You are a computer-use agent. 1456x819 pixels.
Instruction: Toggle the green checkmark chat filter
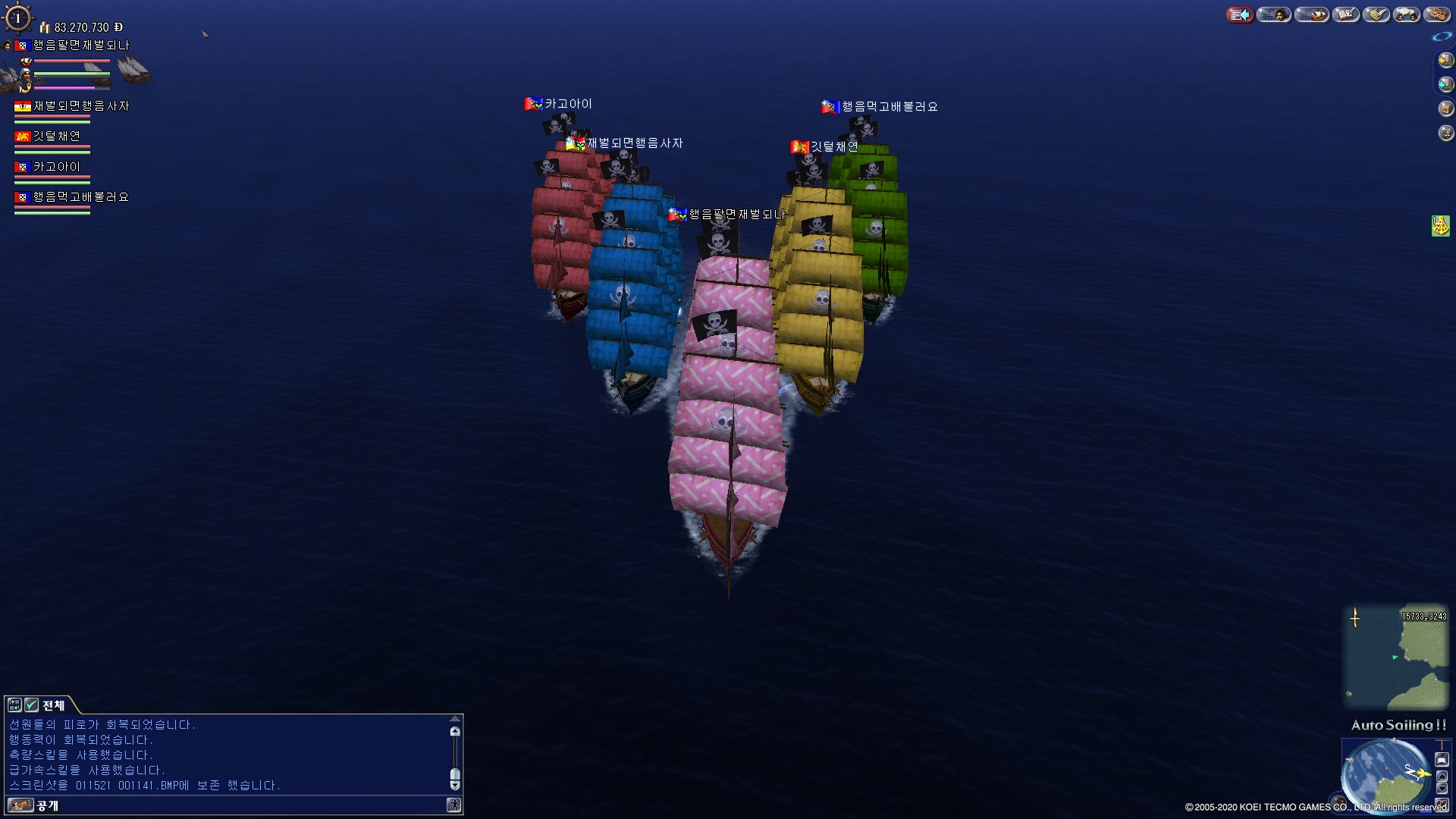pos(31,705)
